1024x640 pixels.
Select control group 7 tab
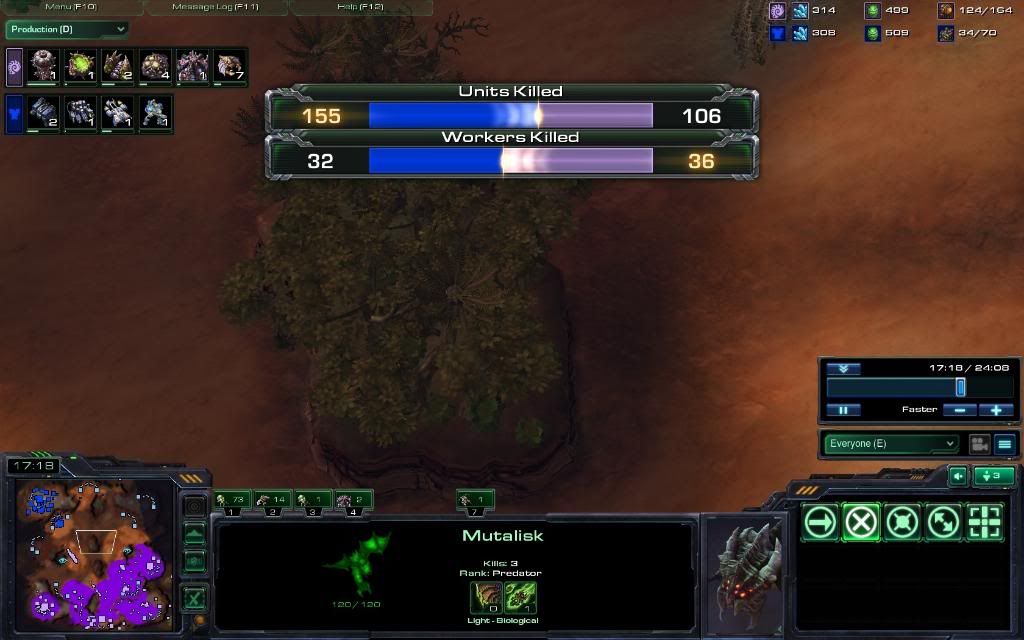tap(476, 500)
